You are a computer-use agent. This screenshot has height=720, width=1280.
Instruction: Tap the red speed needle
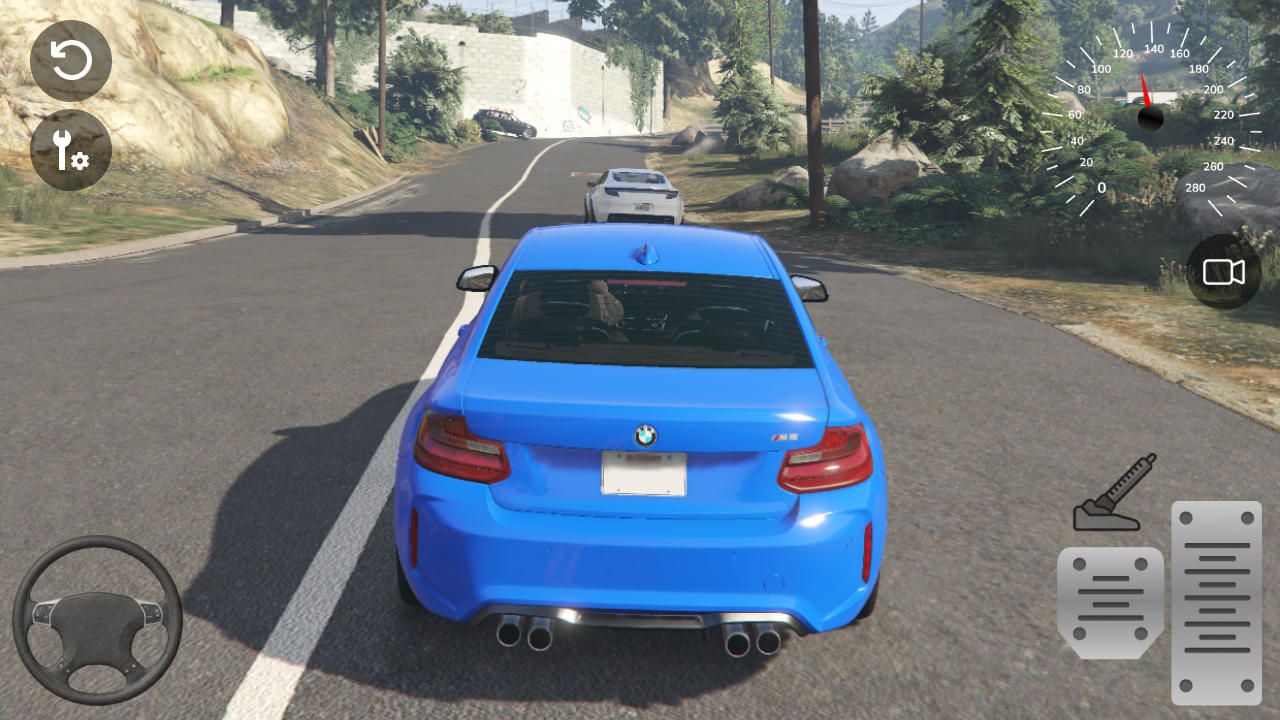click(1147, 90)
